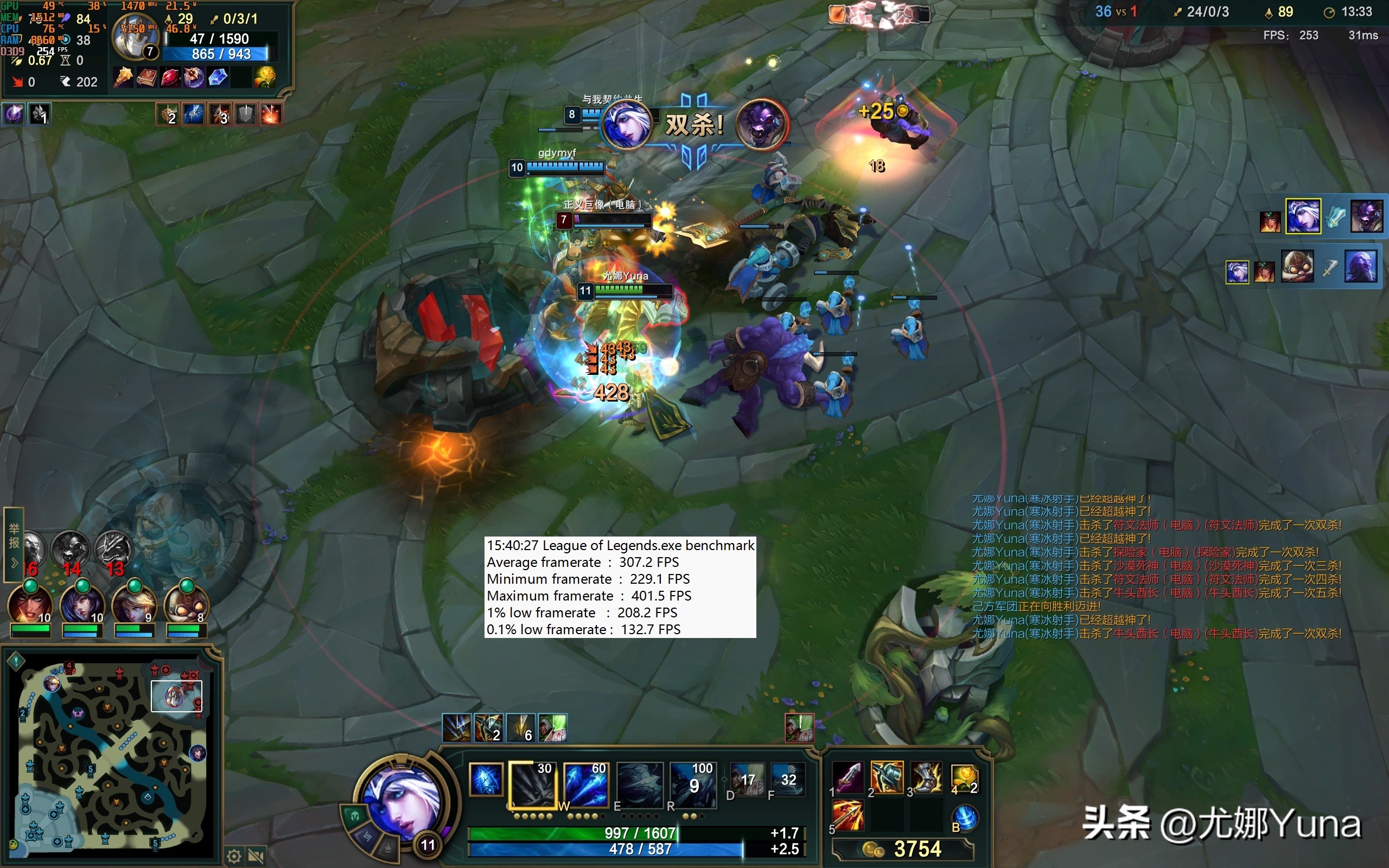Activate the Q Ranger's Focus ability

point(531,784)
